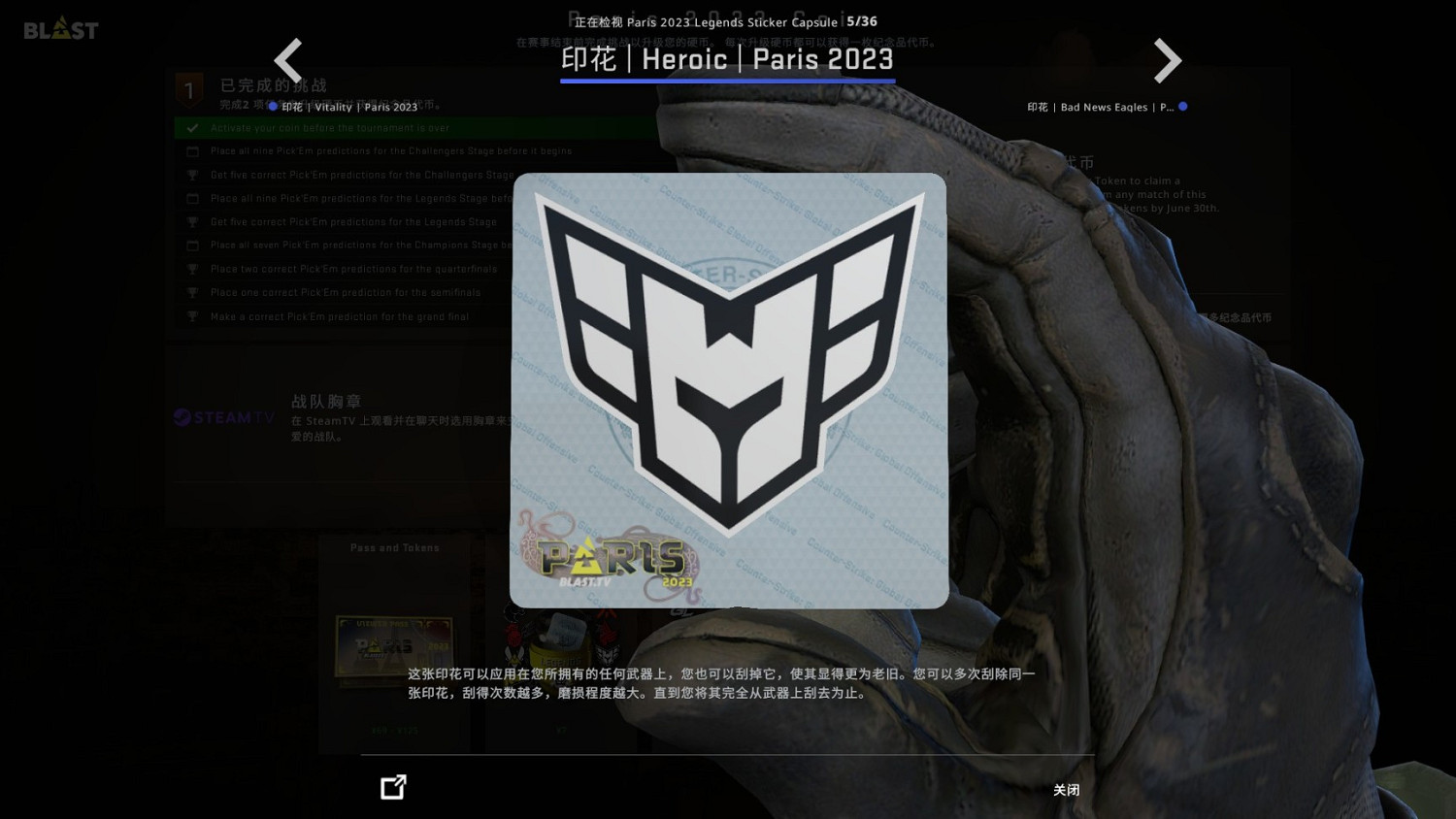This screenshot has width=1456, height=819.
Task: Click the Heroic sticker preview image
Action: click(728, 390)
